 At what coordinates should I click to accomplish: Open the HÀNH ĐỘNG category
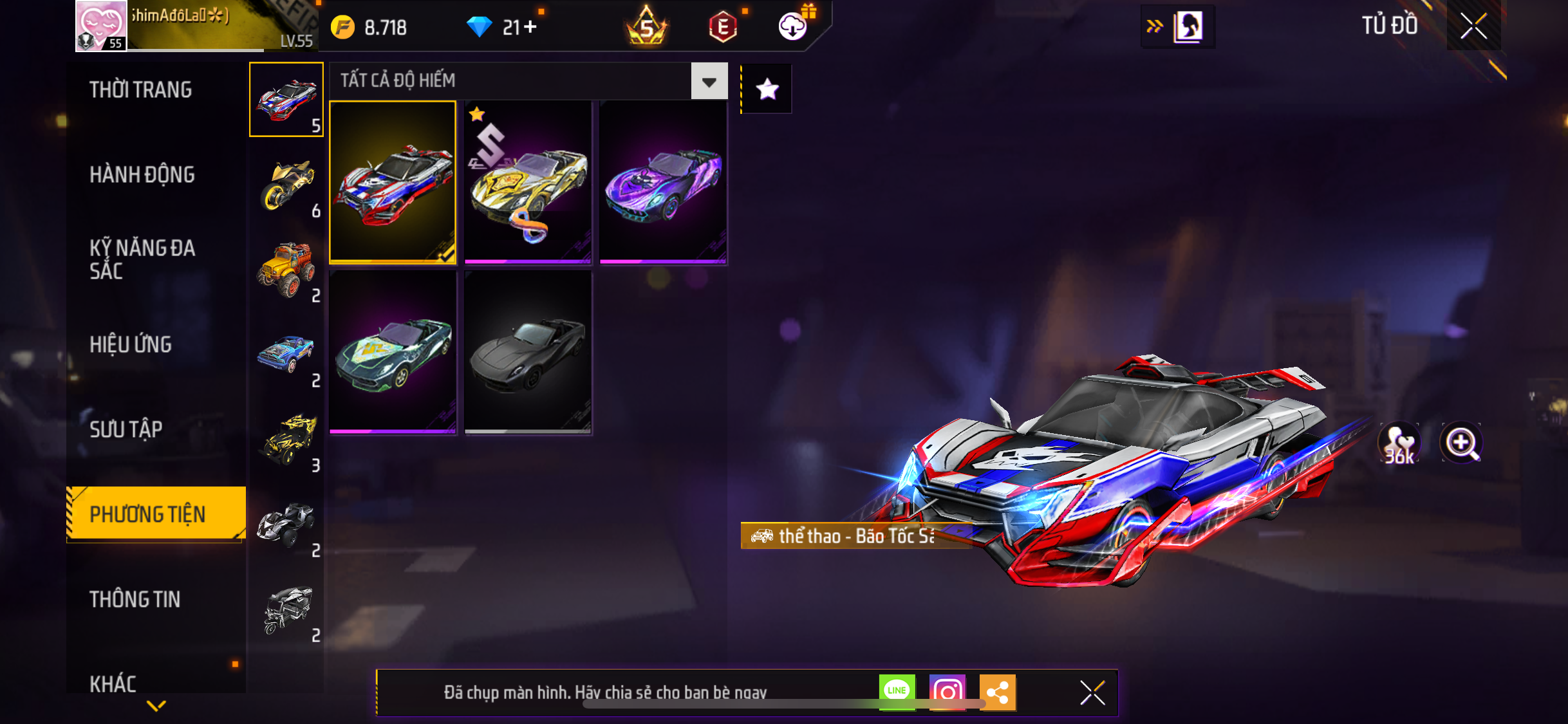(x=142, y=174)
